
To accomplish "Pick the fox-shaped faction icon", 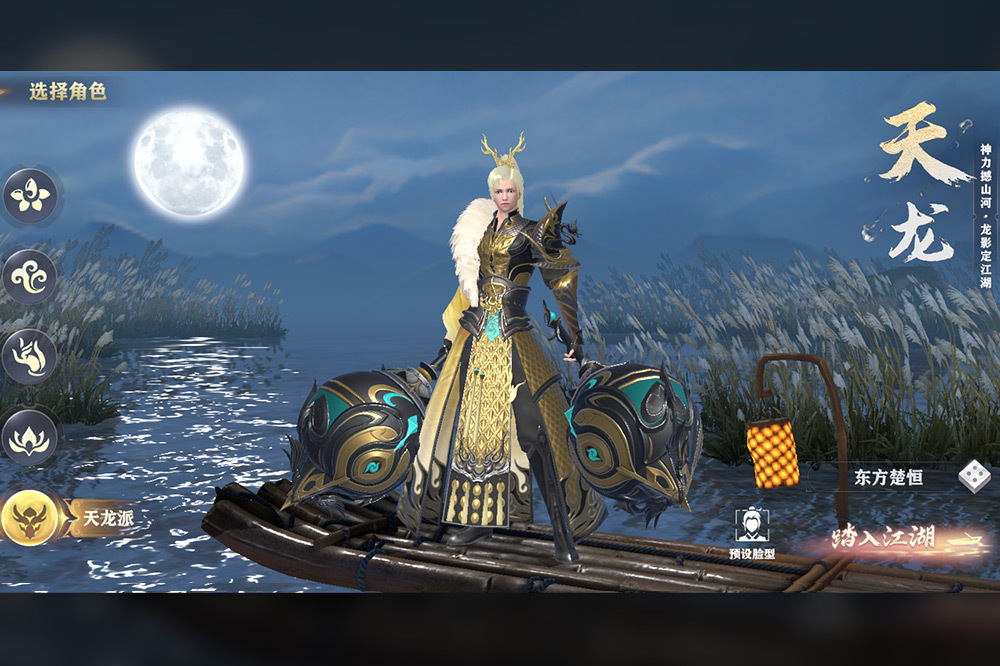I will click(30, 357).
